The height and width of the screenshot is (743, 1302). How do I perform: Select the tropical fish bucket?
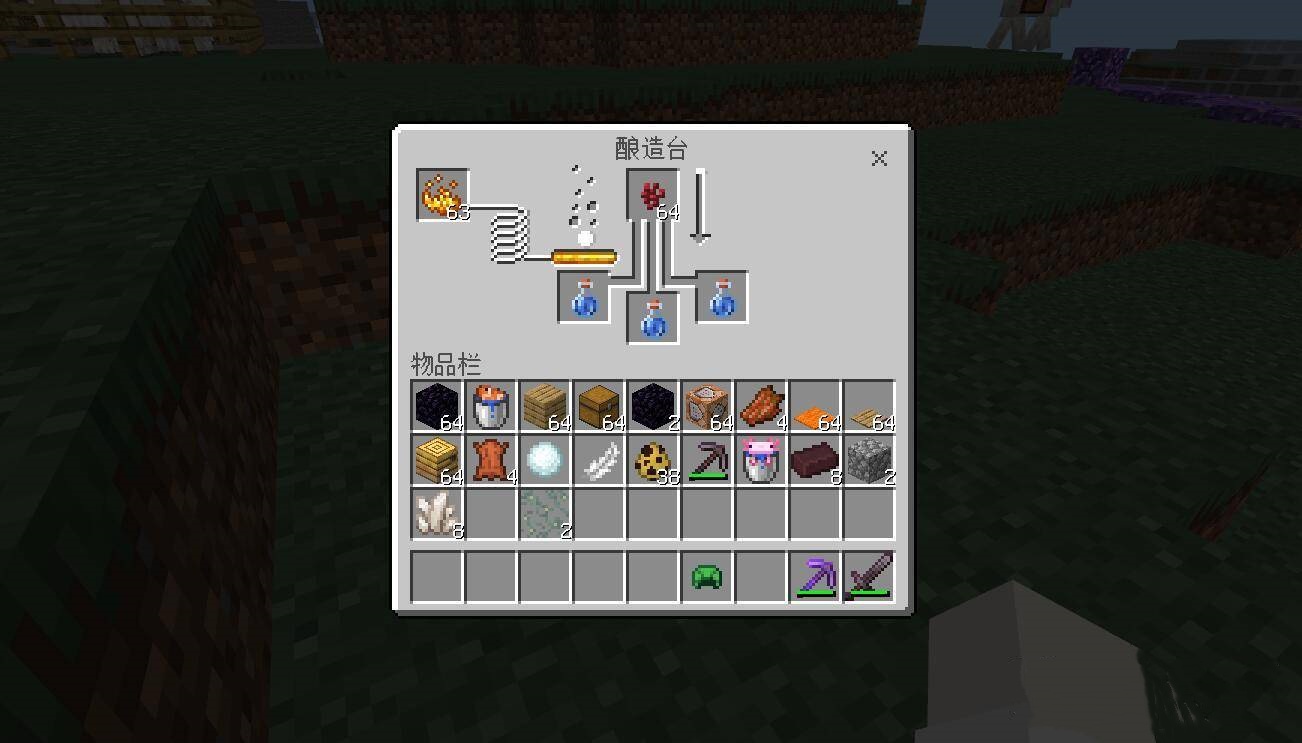491,406
